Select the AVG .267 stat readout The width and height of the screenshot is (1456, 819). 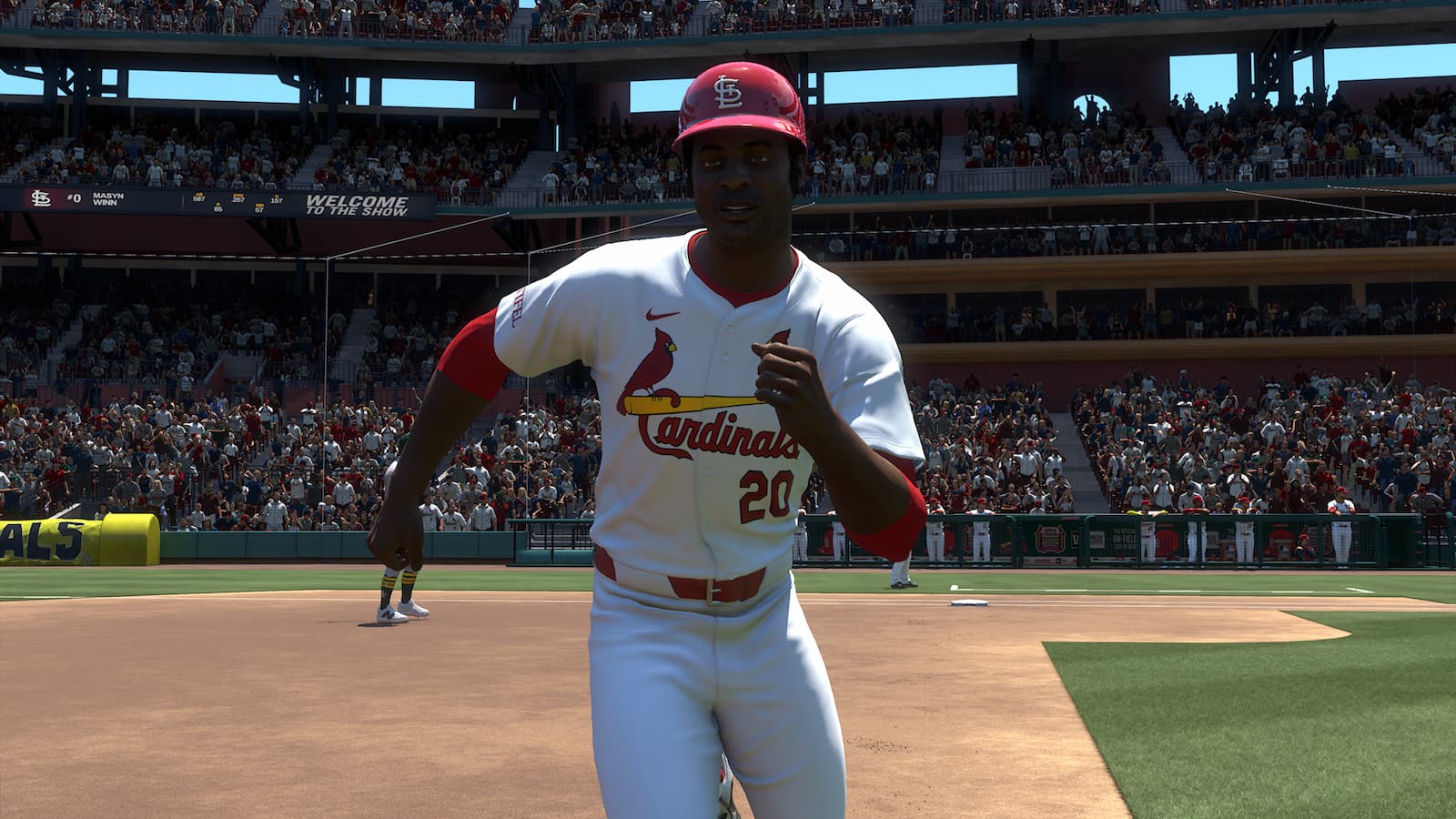click(238, 200)
